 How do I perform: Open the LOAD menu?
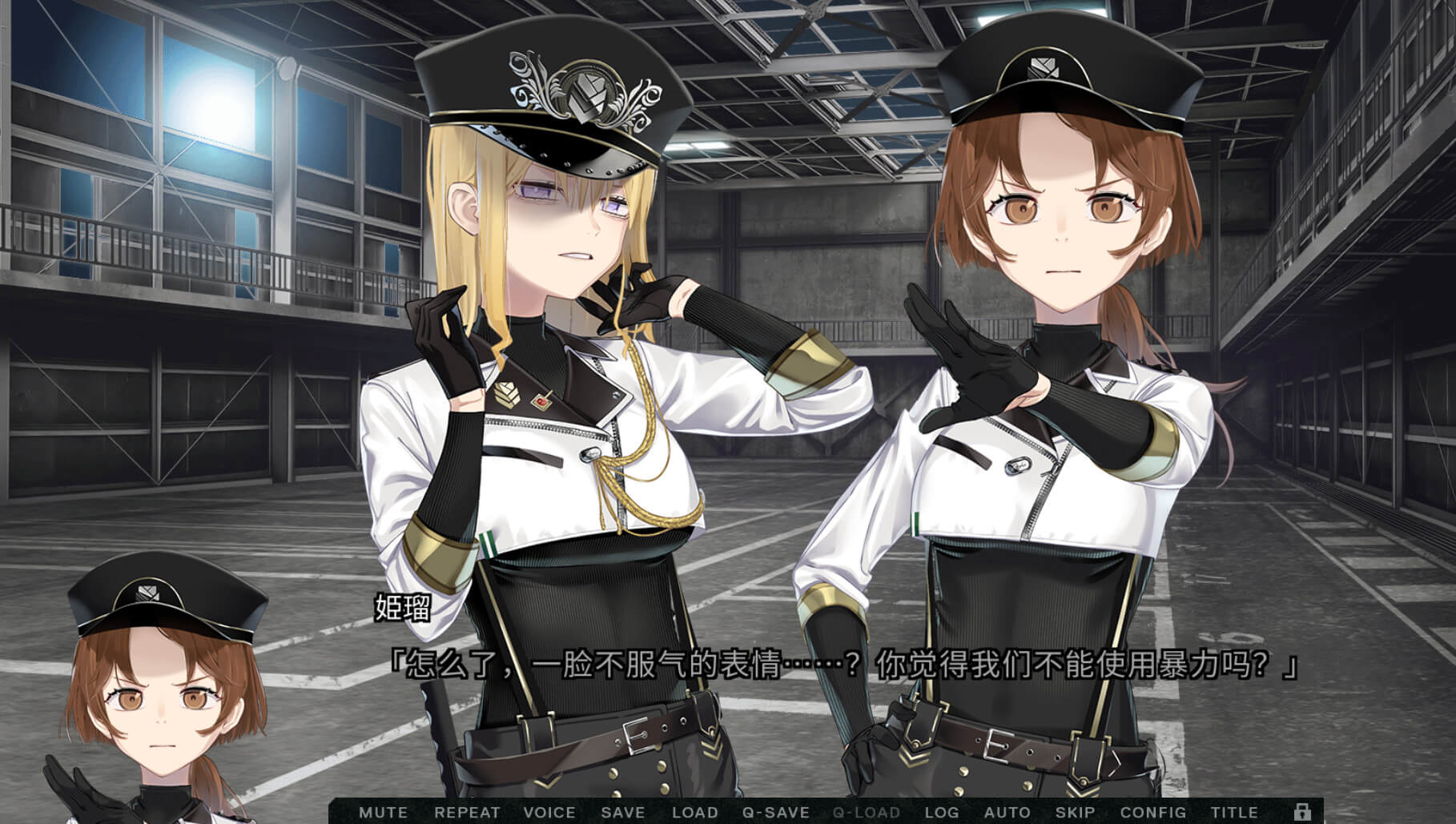coord(694,812)
